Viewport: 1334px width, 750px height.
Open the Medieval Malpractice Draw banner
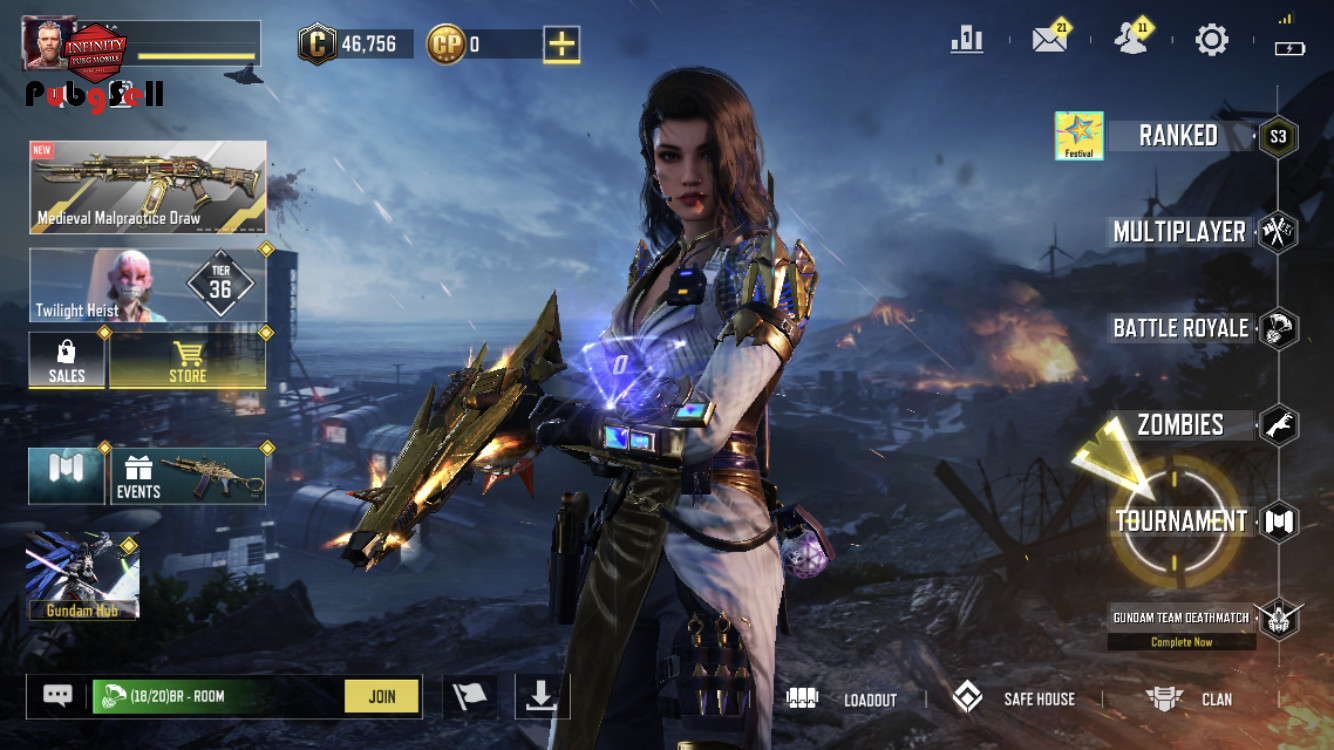pyautogui.click(x=148, y=187)
